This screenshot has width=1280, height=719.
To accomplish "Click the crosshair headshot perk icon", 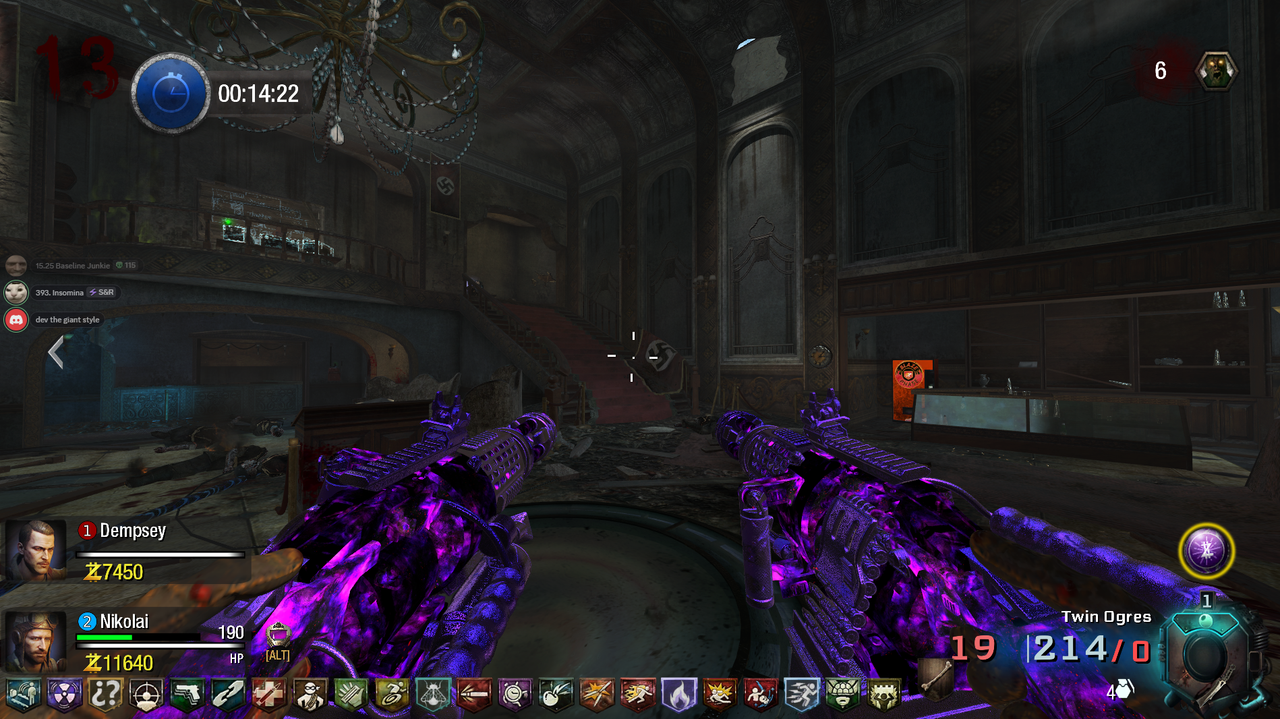I will [x=146, y=694].
